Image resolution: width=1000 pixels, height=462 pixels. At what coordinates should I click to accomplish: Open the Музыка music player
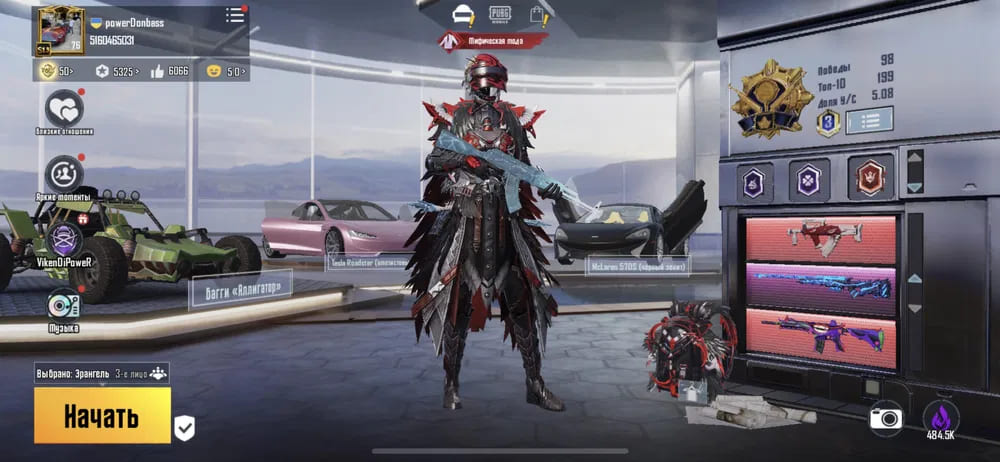click(x=63, y=304)
